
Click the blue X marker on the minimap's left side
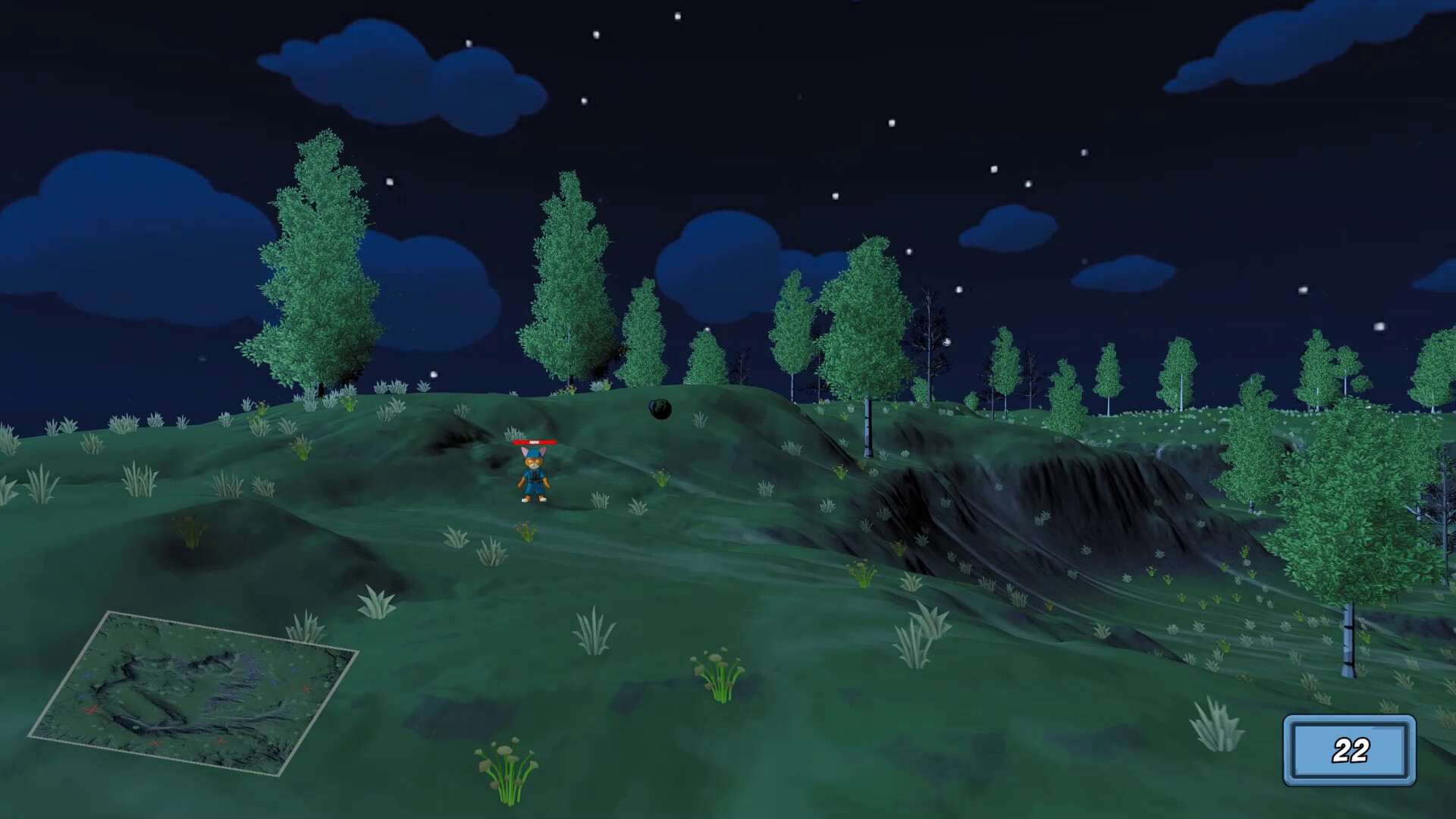point(87,676)
